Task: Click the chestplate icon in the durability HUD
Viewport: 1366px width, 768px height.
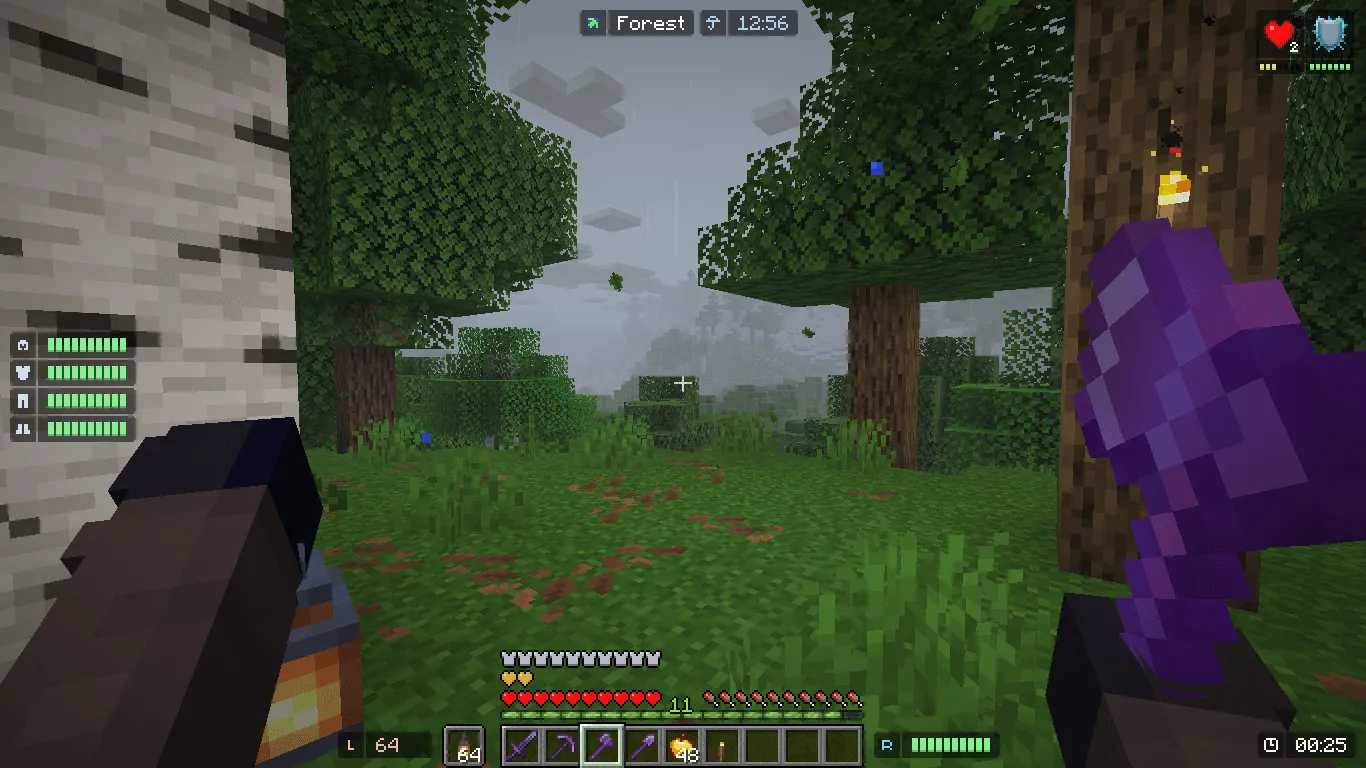Action: pos(24,372)
